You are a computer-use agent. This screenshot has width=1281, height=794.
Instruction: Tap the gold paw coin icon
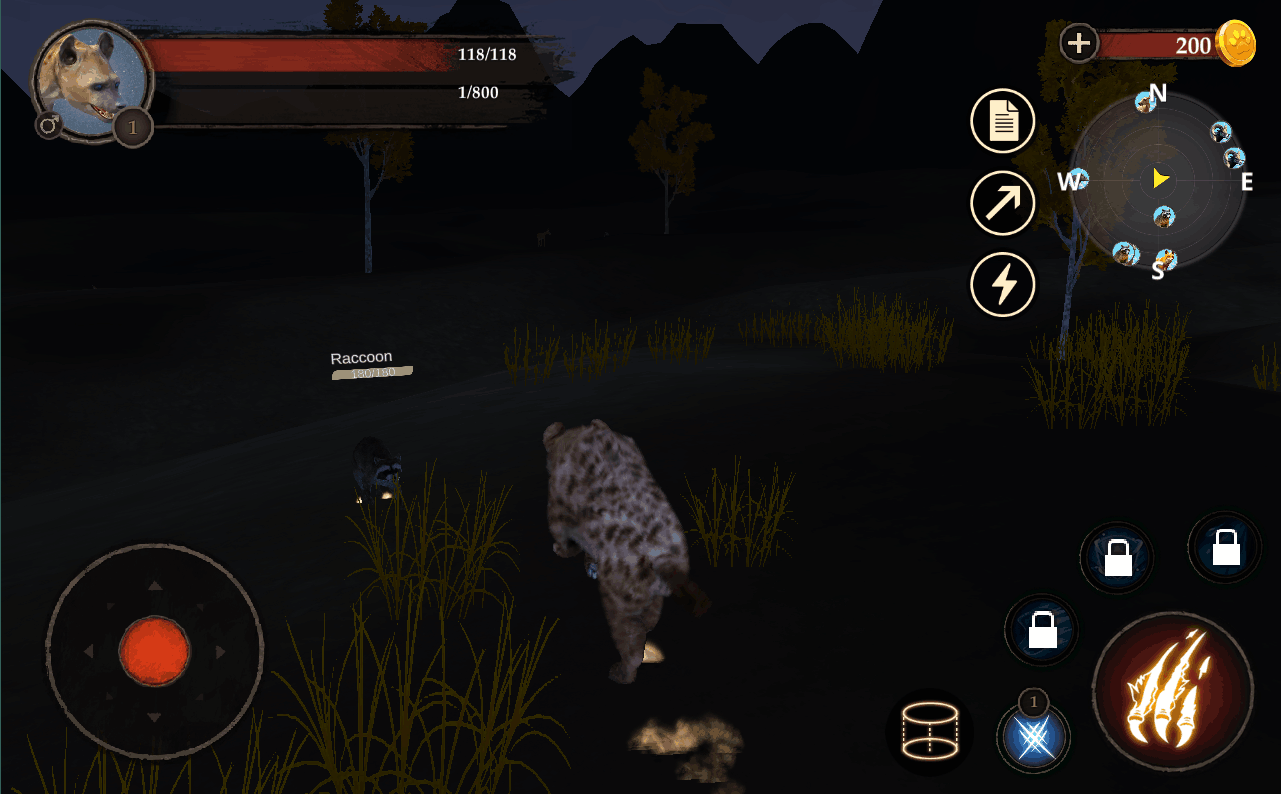1236,44
